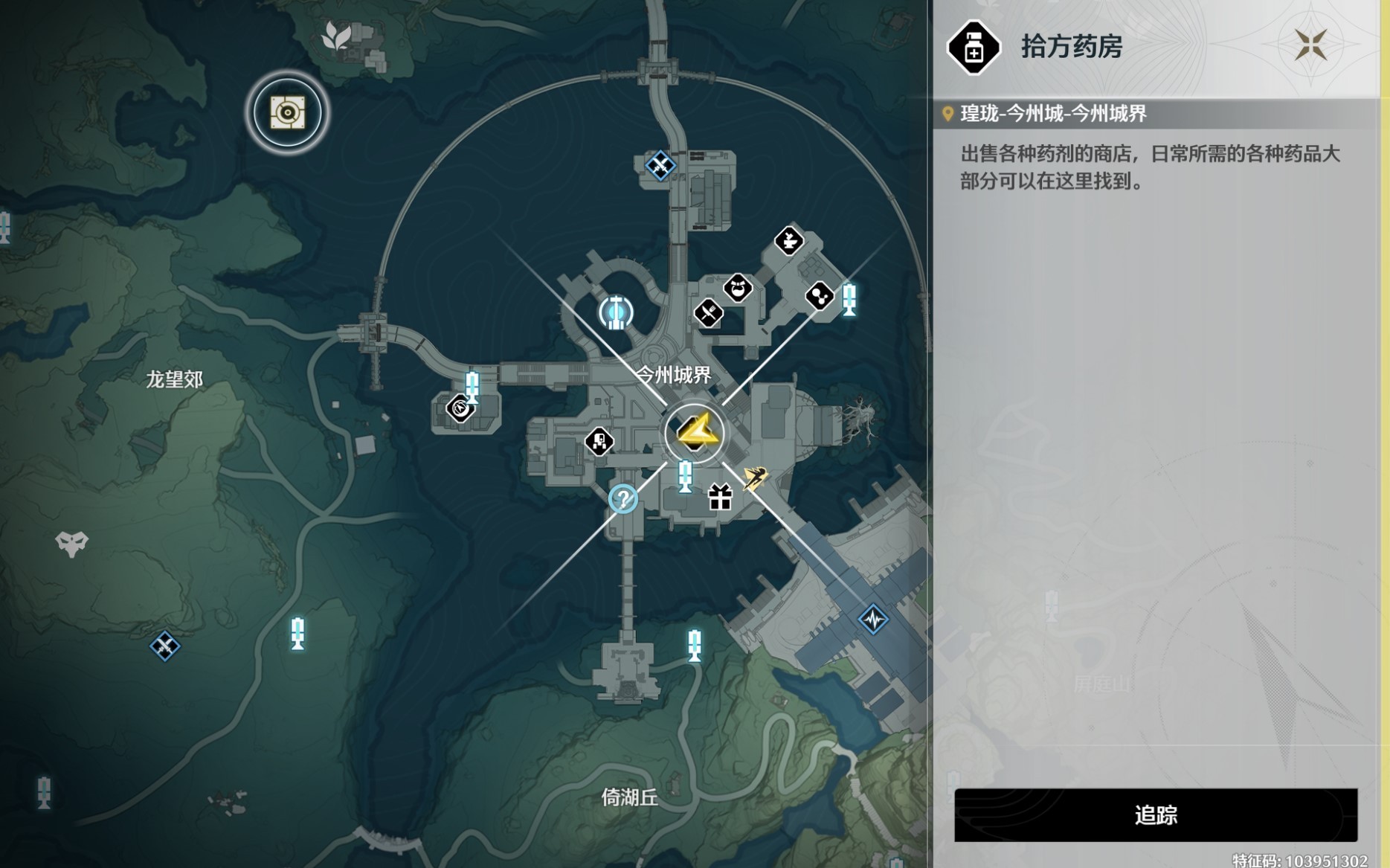The width and height of the screenshot is (1390, 868).
Task: Select the molecule synthesis shop marker
Action: (819, 296)
